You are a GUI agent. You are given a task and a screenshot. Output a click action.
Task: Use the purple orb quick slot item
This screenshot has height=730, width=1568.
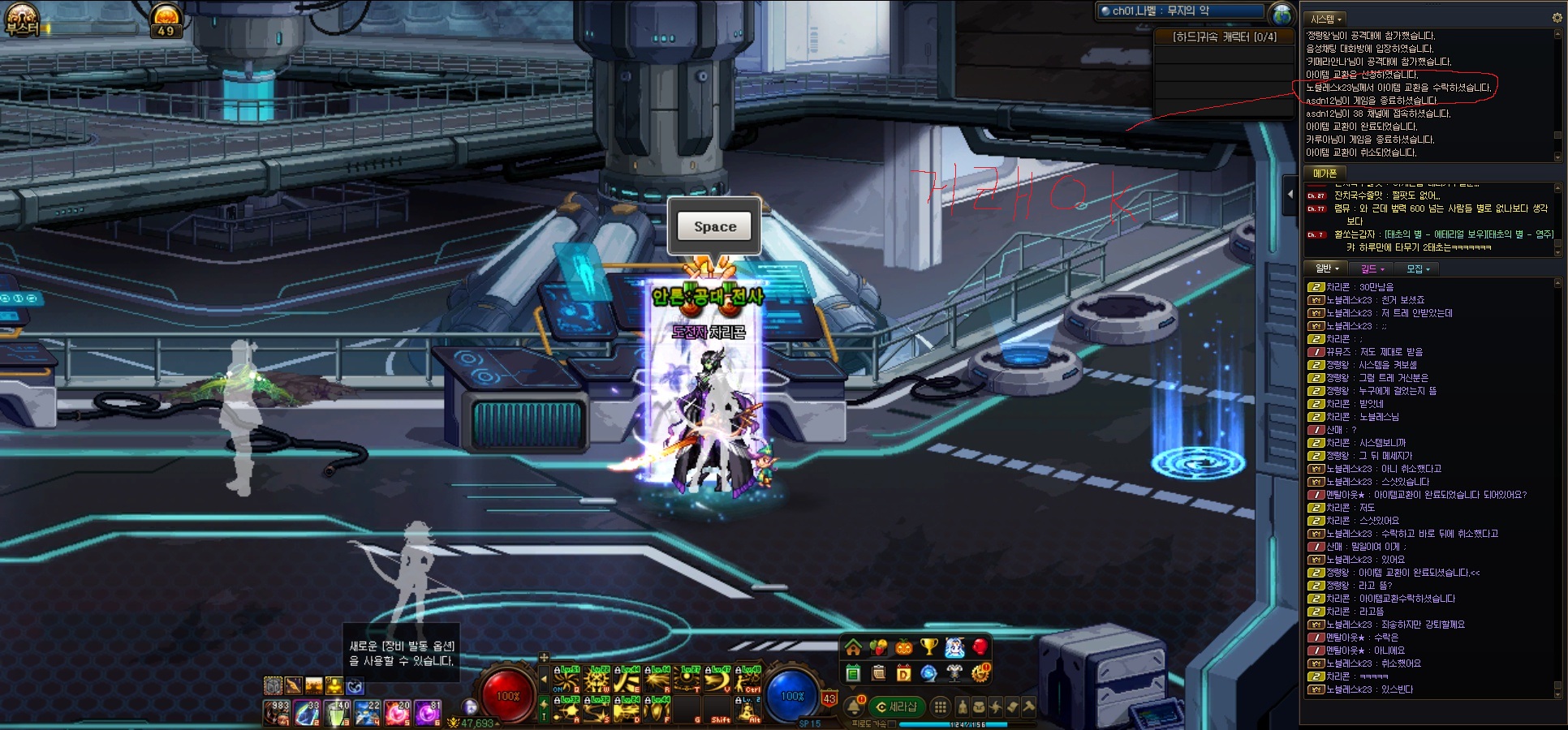(426, 712)
